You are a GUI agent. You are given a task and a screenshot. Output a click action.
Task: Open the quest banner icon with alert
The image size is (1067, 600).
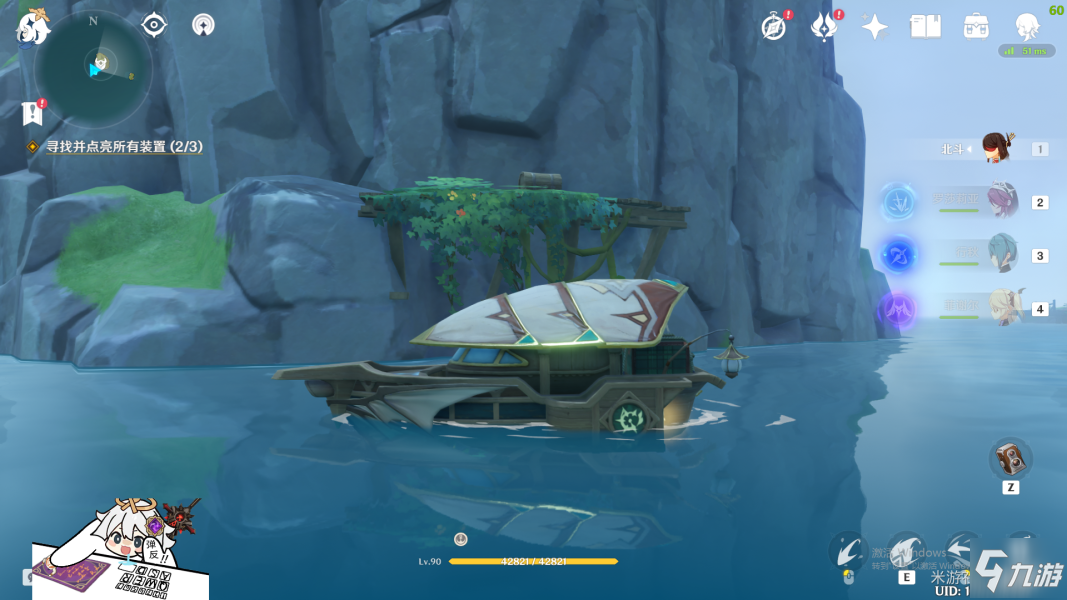(x=33, y=113)
